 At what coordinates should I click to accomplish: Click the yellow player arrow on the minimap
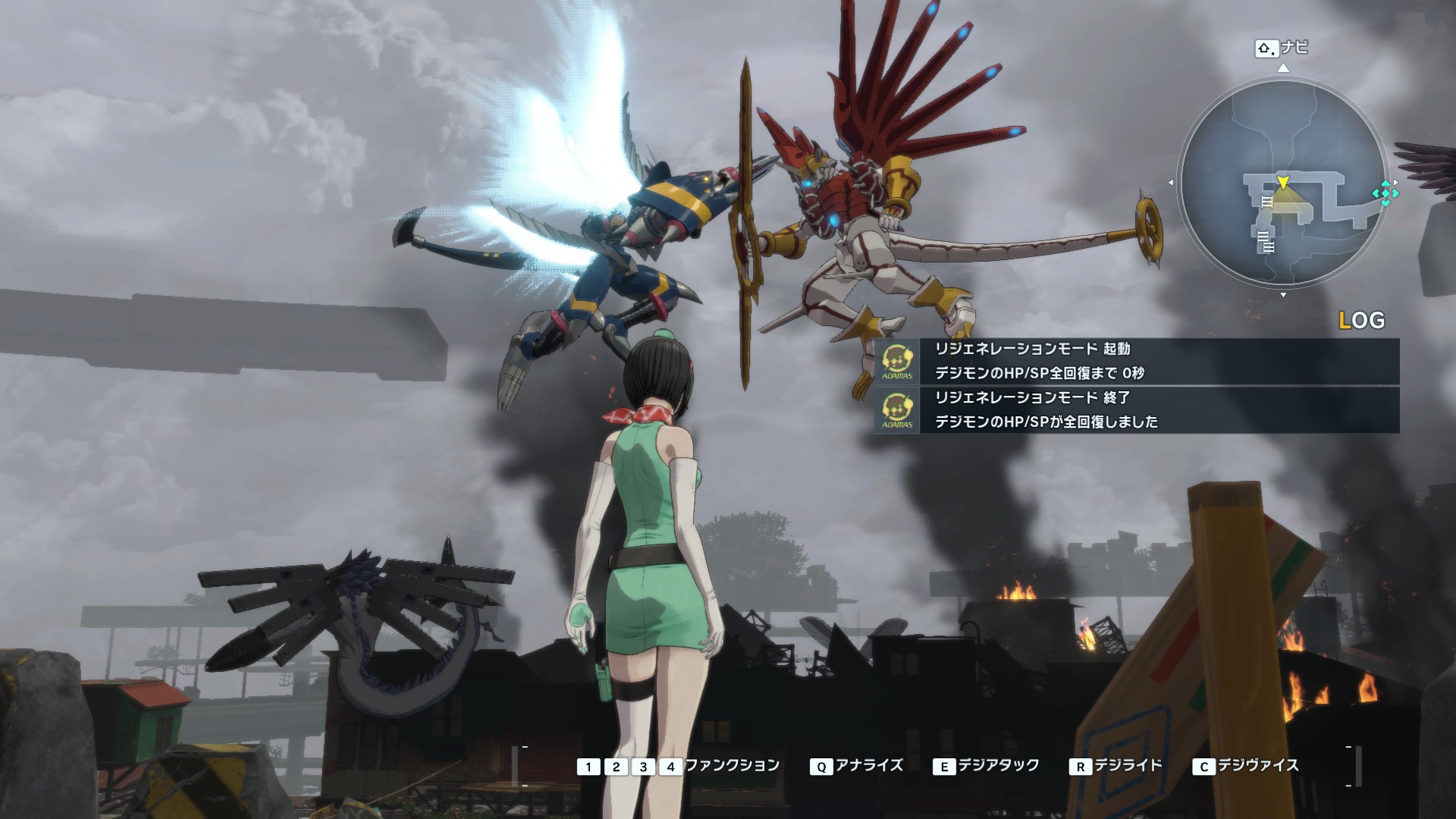coord(1282,183)
